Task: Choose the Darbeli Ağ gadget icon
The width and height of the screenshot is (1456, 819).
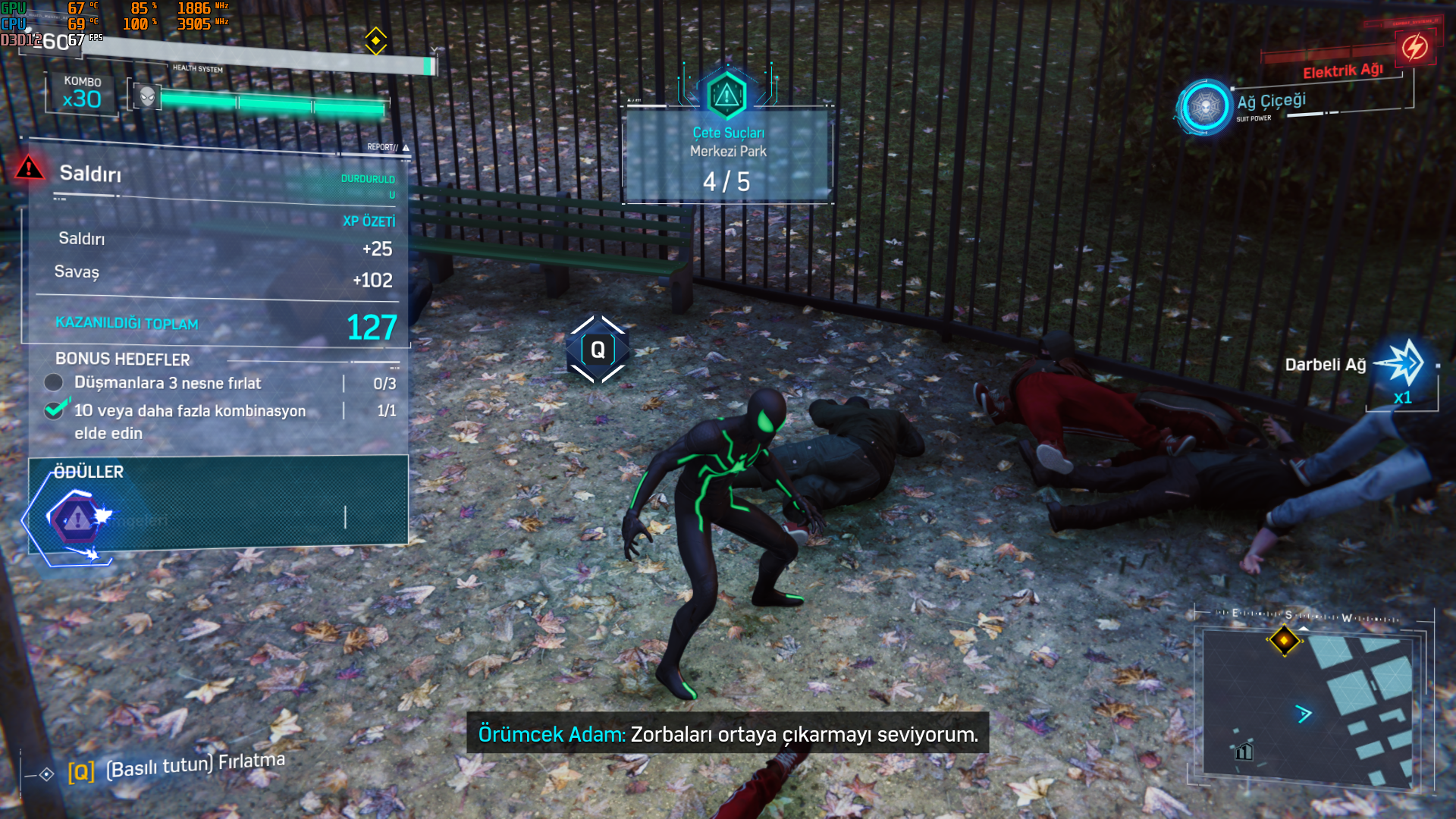Action: pos(1403,363)
